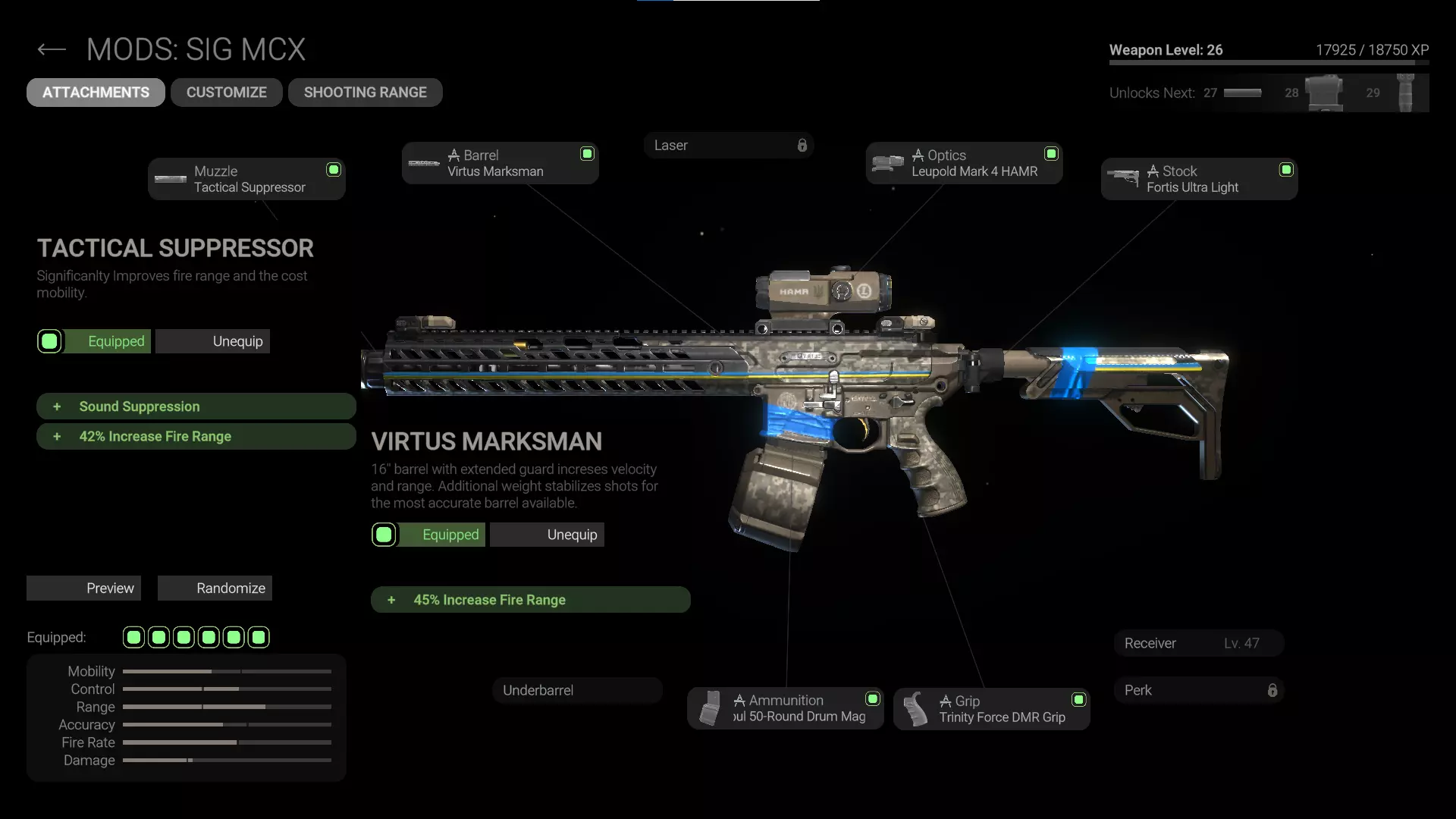Open the Shooting Range tab

tap(365, 93)
